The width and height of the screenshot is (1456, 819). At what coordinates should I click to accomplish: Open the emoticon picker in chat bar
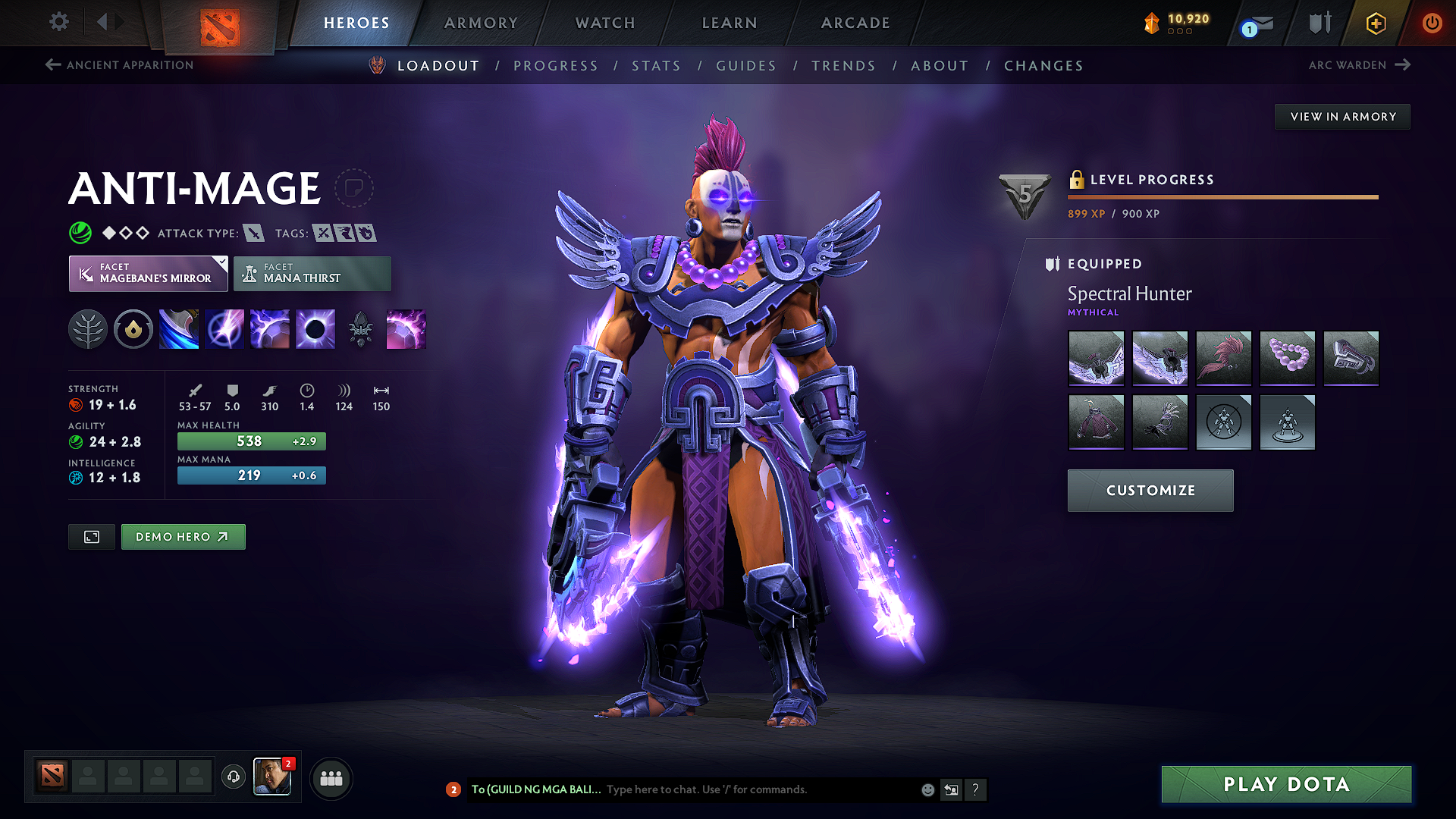click(x=927, y=789)
